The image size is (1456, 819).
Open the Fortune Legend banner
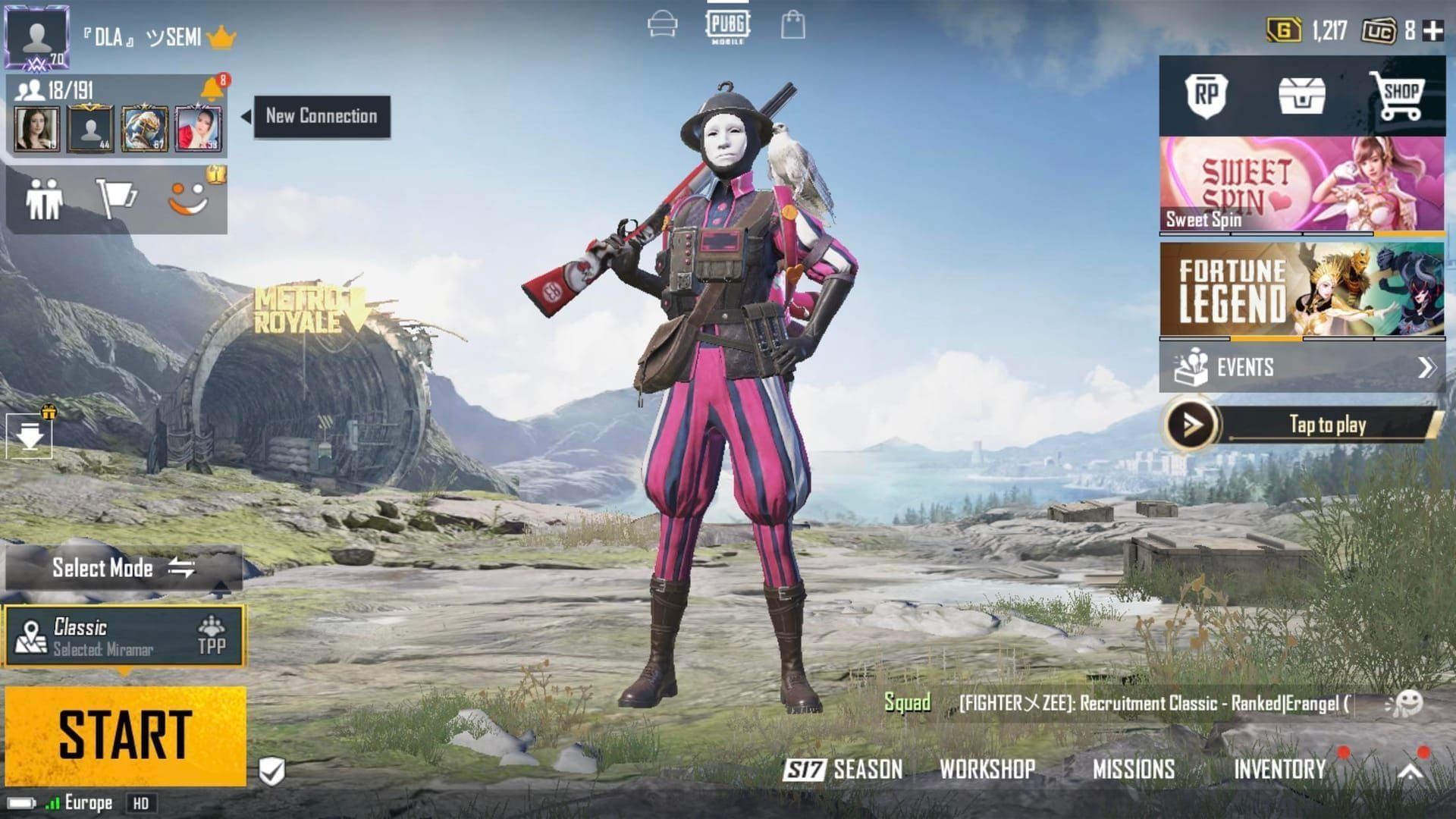[x=1301, y=290]
